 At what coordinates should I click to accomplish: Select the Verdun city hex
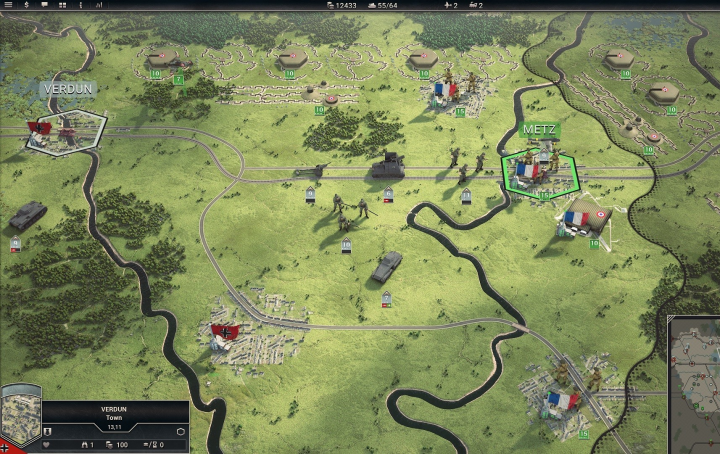66,131
